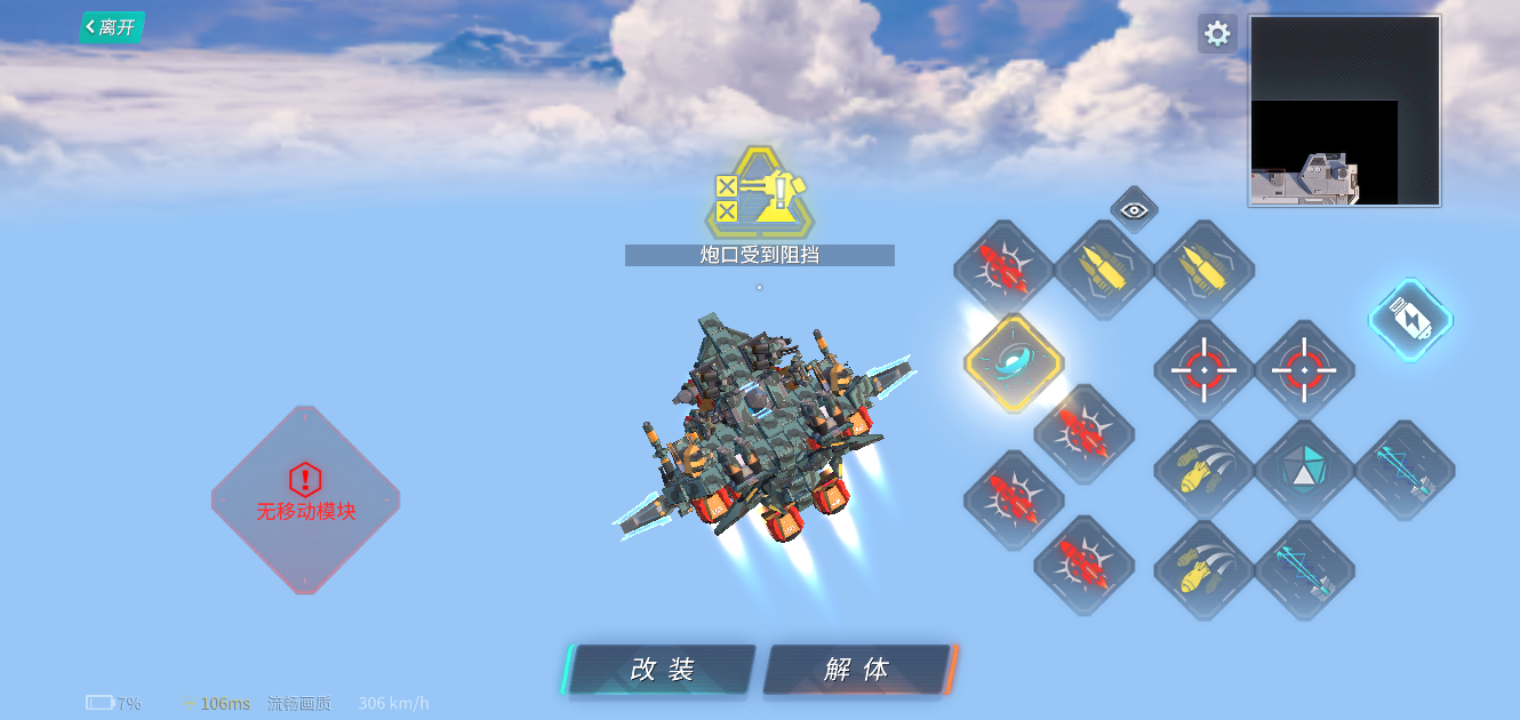Select the bottom yellow bomb skill icon
The width and height of the screenshot is (1520, 720).
pyautogui.click(x=1203, y=568)
